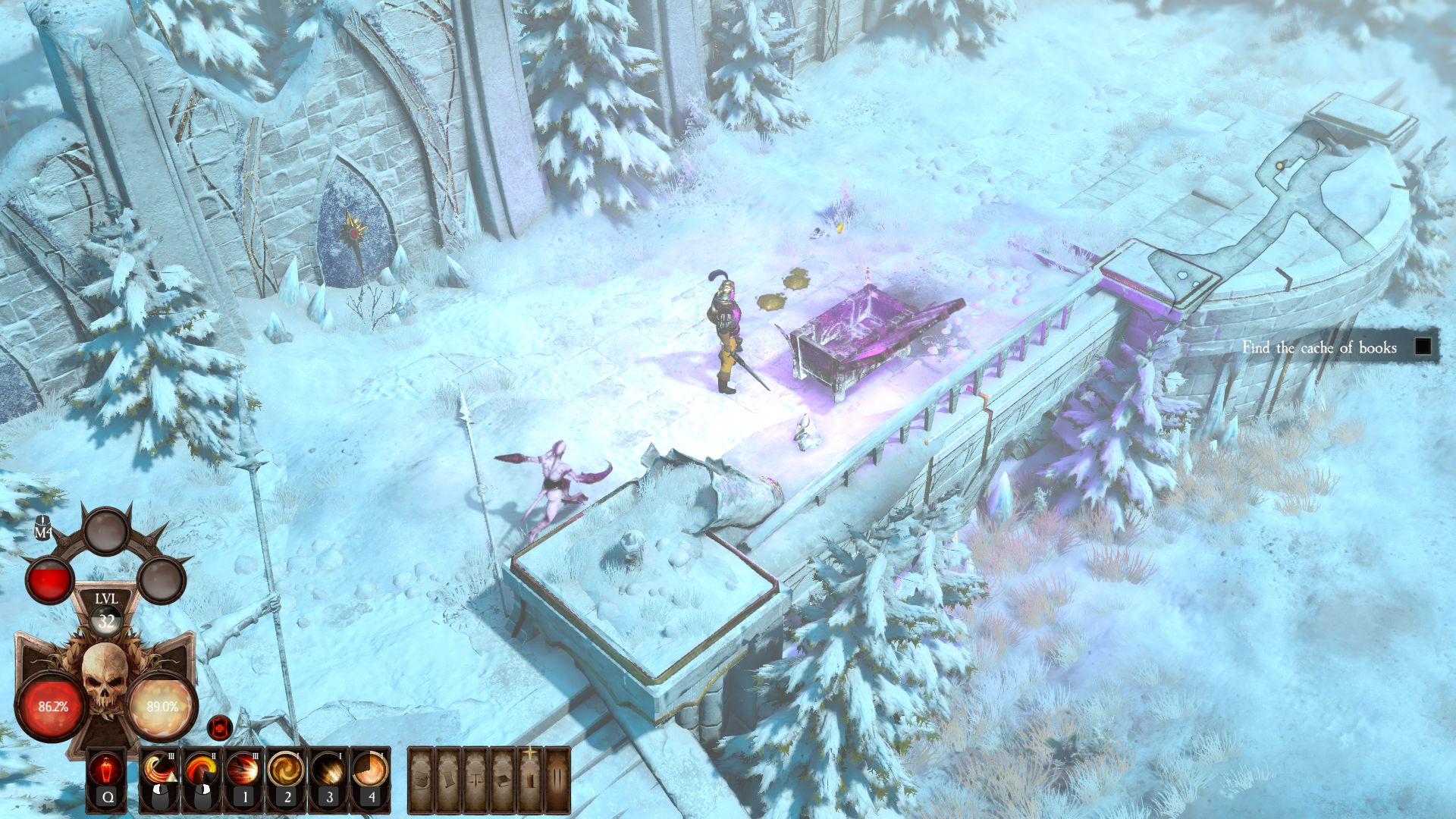The image size is (1456, 819).
Task: Open the panel with the scroll icon
Action: coord(449,779)
